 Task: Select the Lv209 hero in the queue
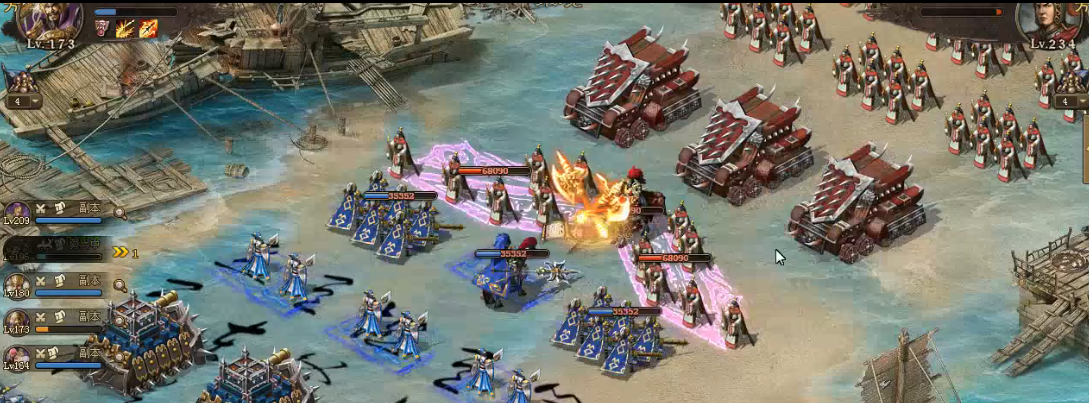point(17,212)
